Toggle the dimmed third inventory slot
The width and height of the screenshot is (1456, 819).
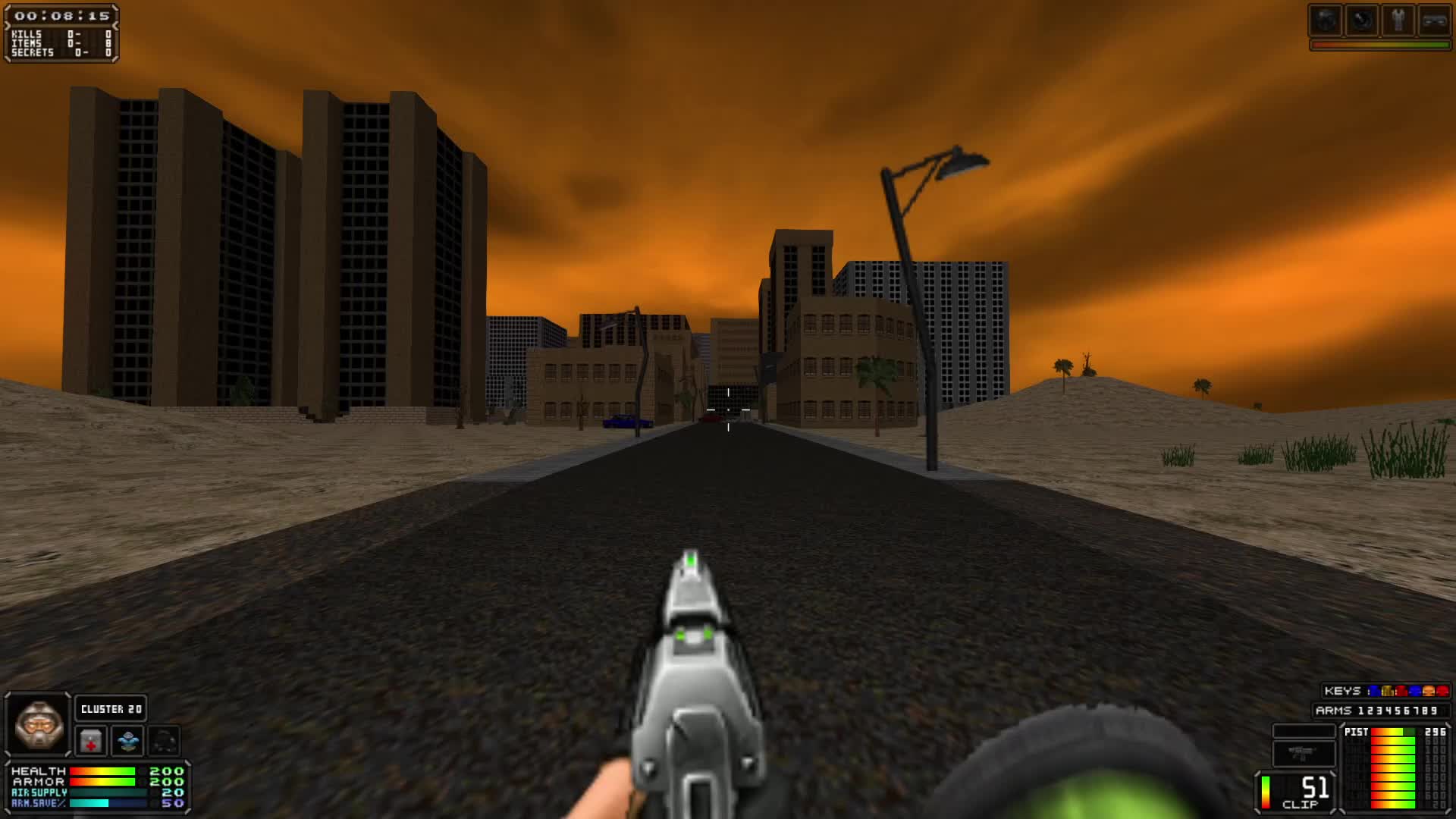pyautogui.click(x=163, y=742)
